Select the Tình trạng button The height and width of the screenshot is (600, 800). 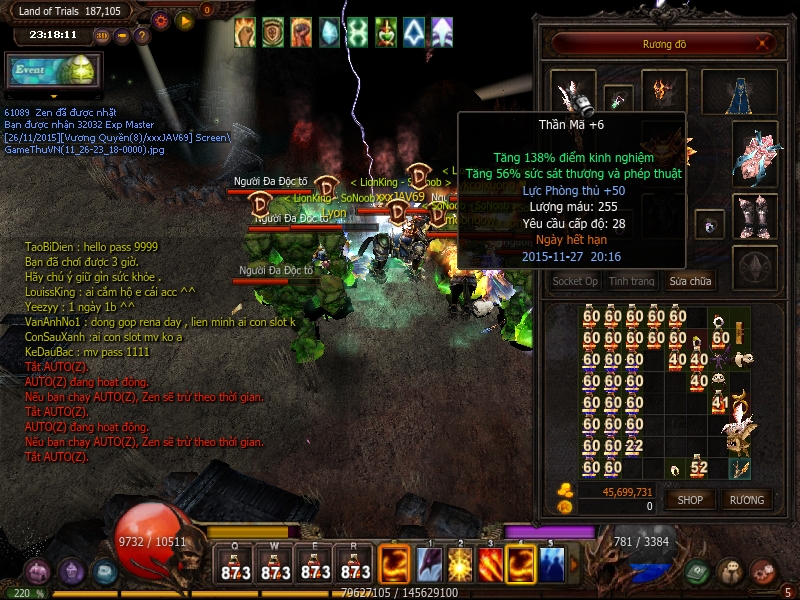pyautogui.click(x=632, y=282)
